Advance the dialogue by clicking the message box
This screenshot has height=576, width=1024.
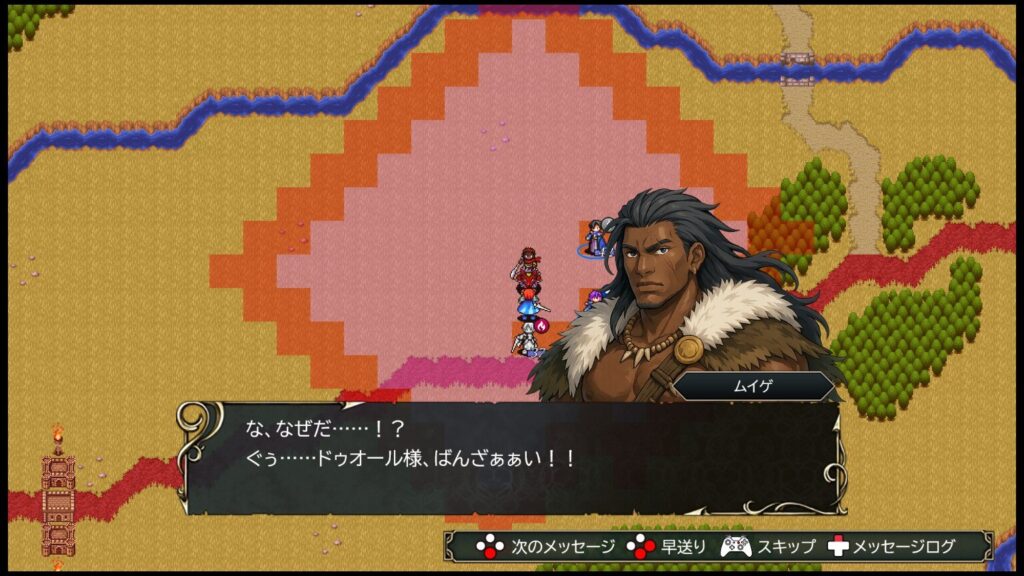pyautogui.click(x=510, y=458)
